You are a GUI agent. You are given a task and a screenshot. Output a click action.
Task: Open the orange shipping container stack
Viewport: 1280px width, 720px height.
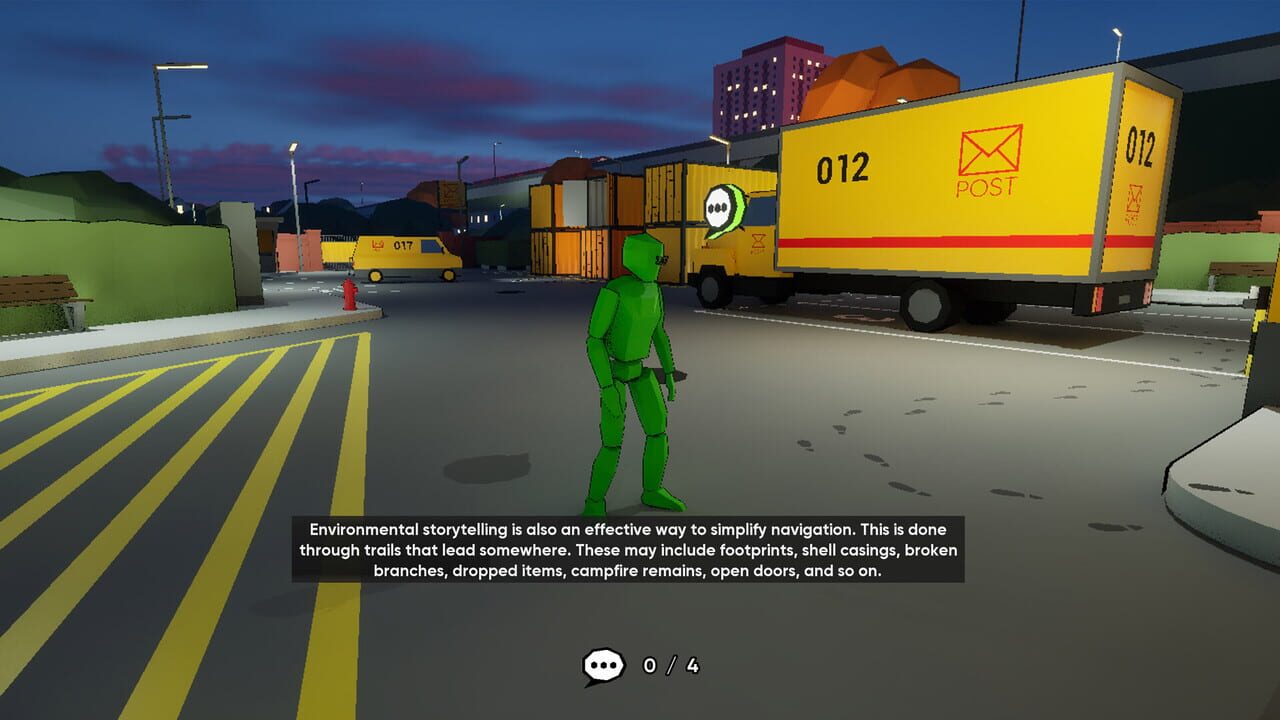pos(570,220)
